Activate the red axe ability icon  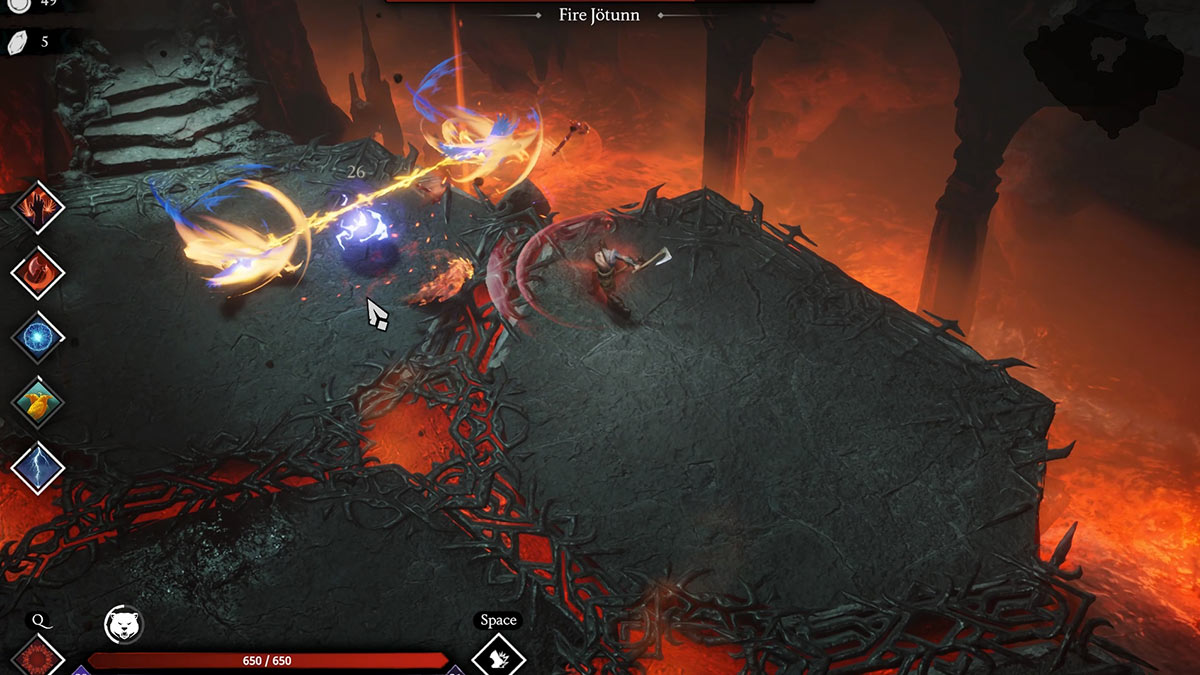pos(38,272)
